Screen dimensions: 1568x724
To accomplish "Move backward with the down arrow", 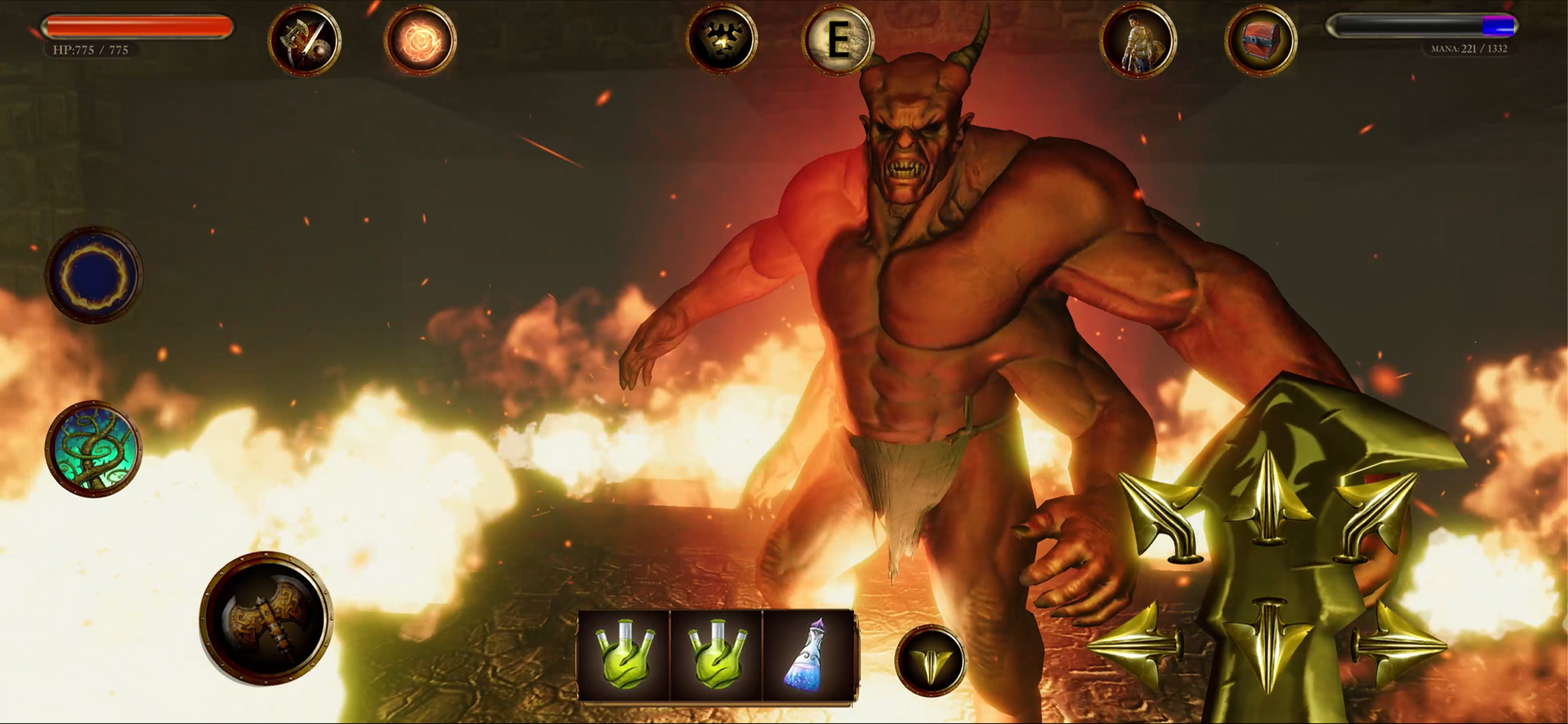I will [x=1269, y=645].
